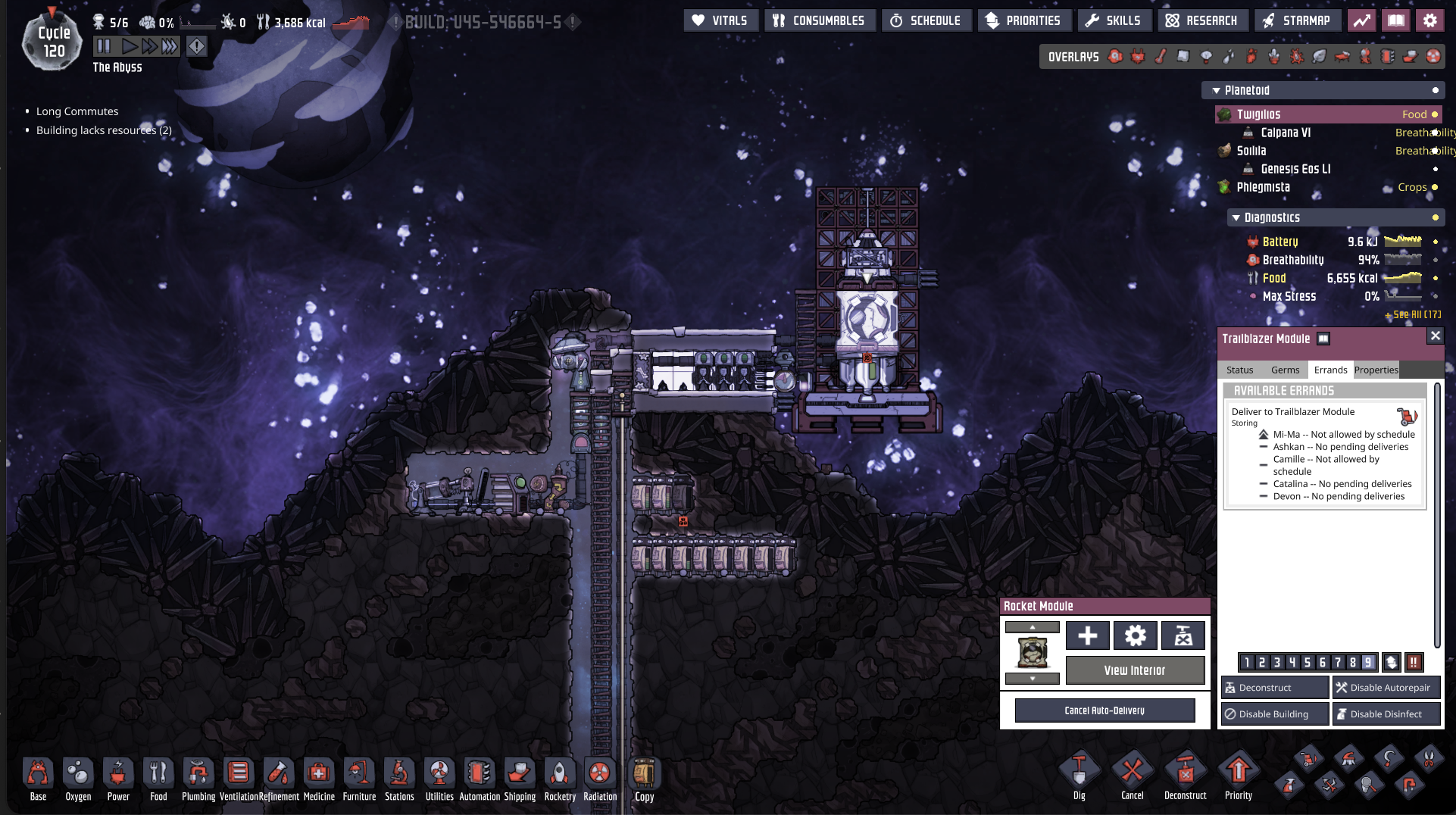Close the Trailblazer Module panel
1456x815 pixels.
tap(1435, 336)
